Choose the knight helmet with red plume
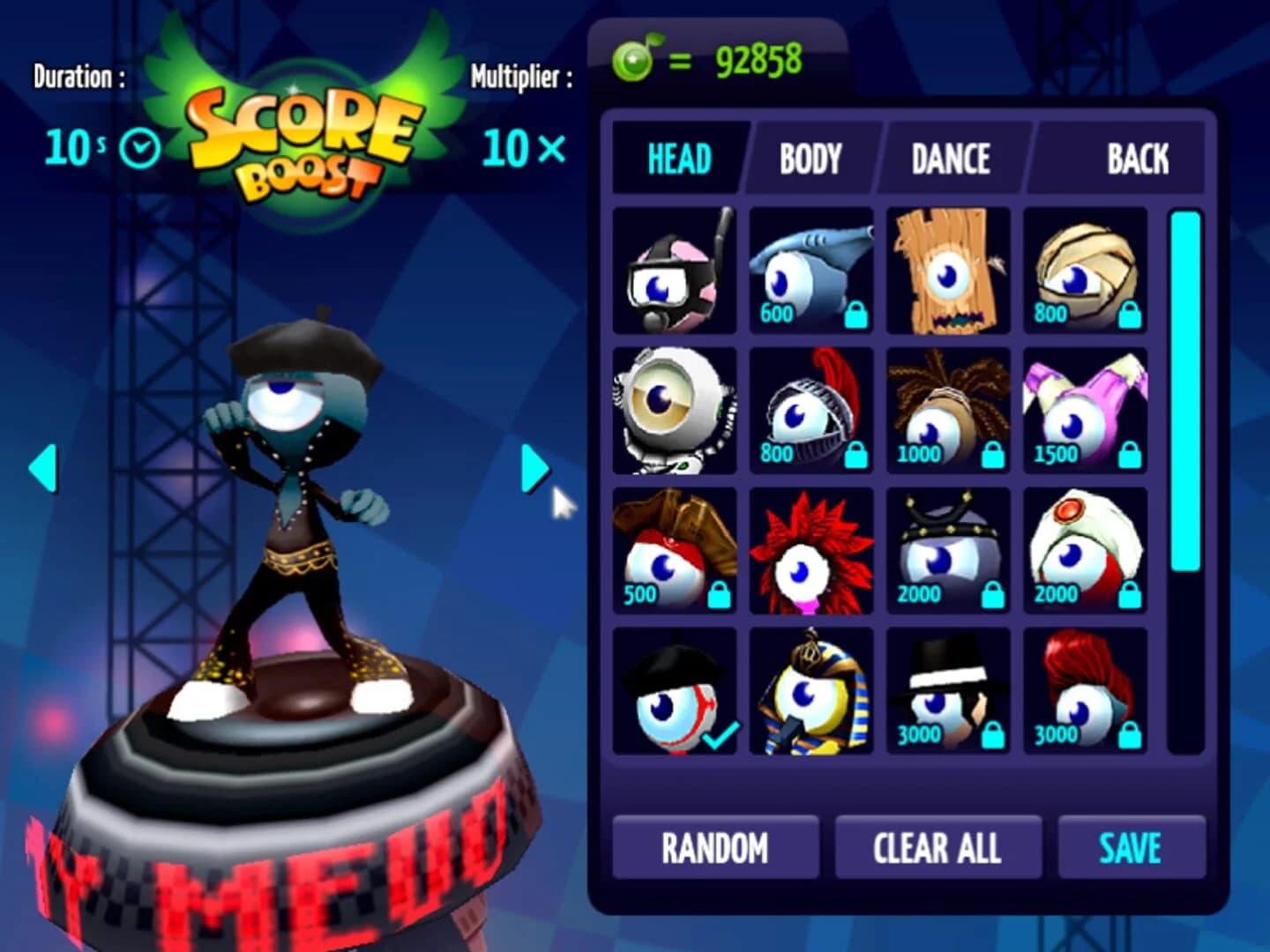The height and width of the screenshot is (952, 1270). [x=811, y=410]
